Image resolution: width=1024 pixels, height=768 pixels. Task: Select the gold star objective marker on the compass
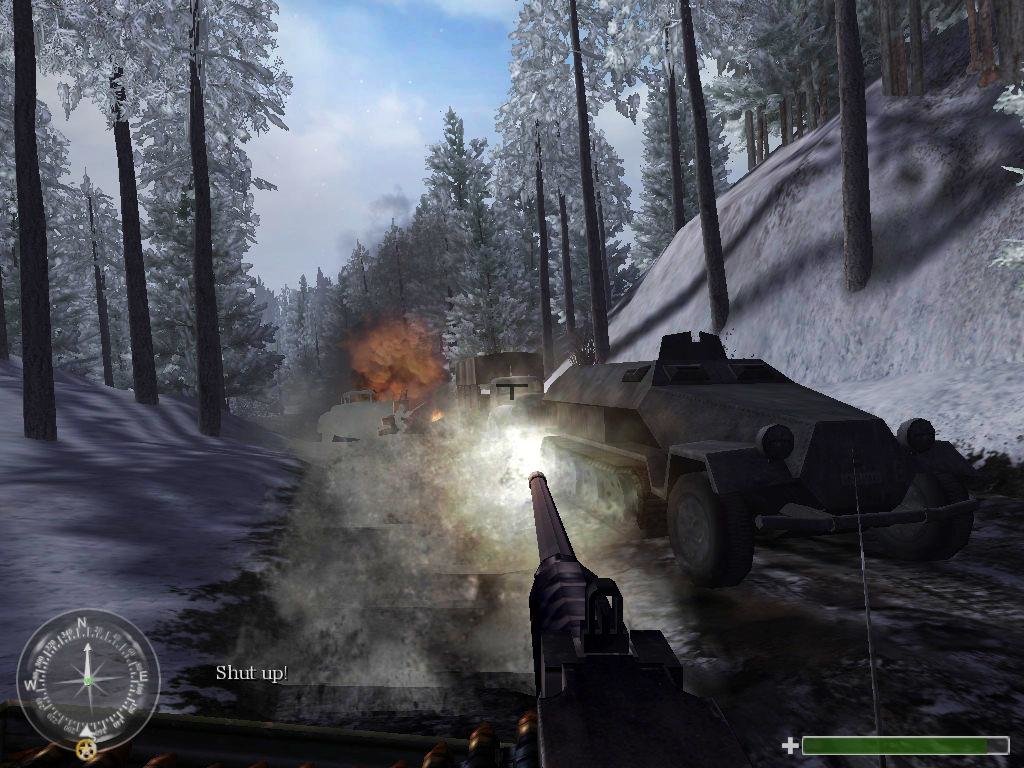pyautogui.click(x=86, y=748)
